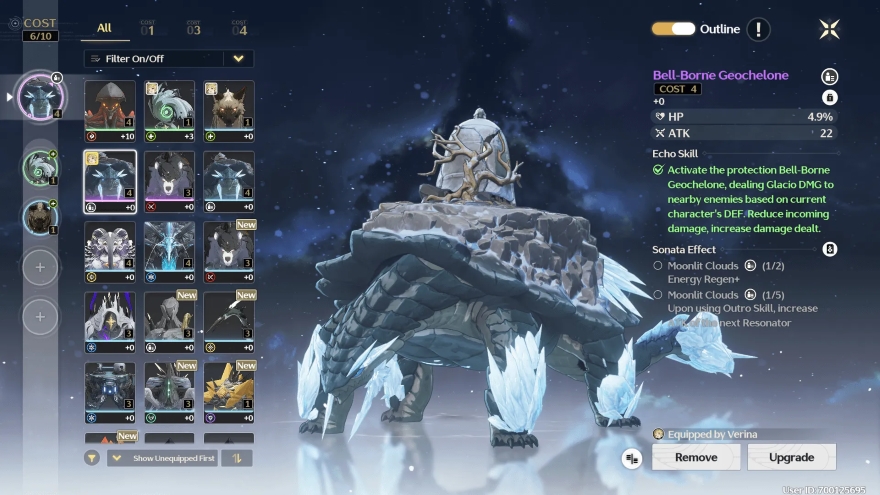Open the Sonata Effect details icon
880x495 pixels.
tap(829, 249)
